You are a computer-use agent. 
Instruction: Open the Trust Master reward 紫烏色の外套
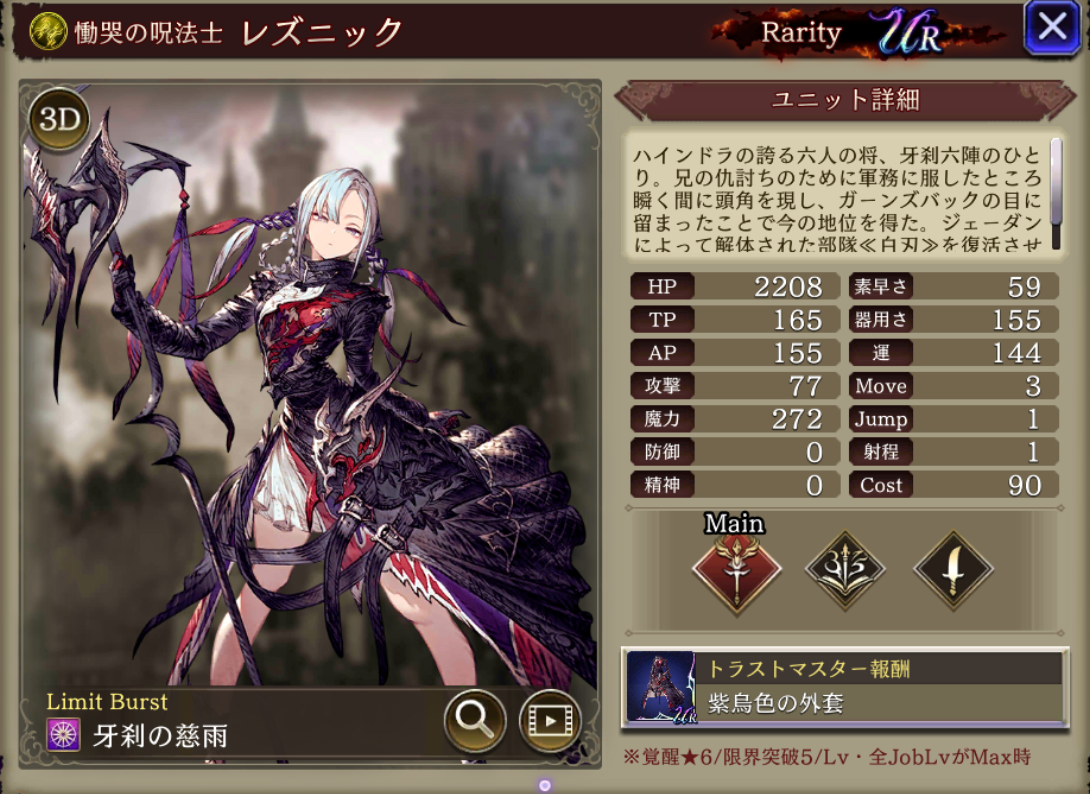click(x=845, y=686)
